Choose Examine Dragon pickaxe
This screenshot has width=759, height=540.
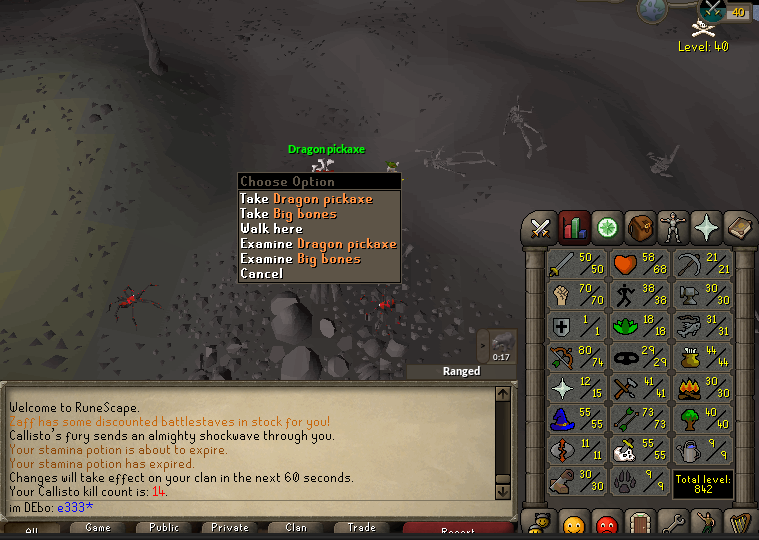318,244
